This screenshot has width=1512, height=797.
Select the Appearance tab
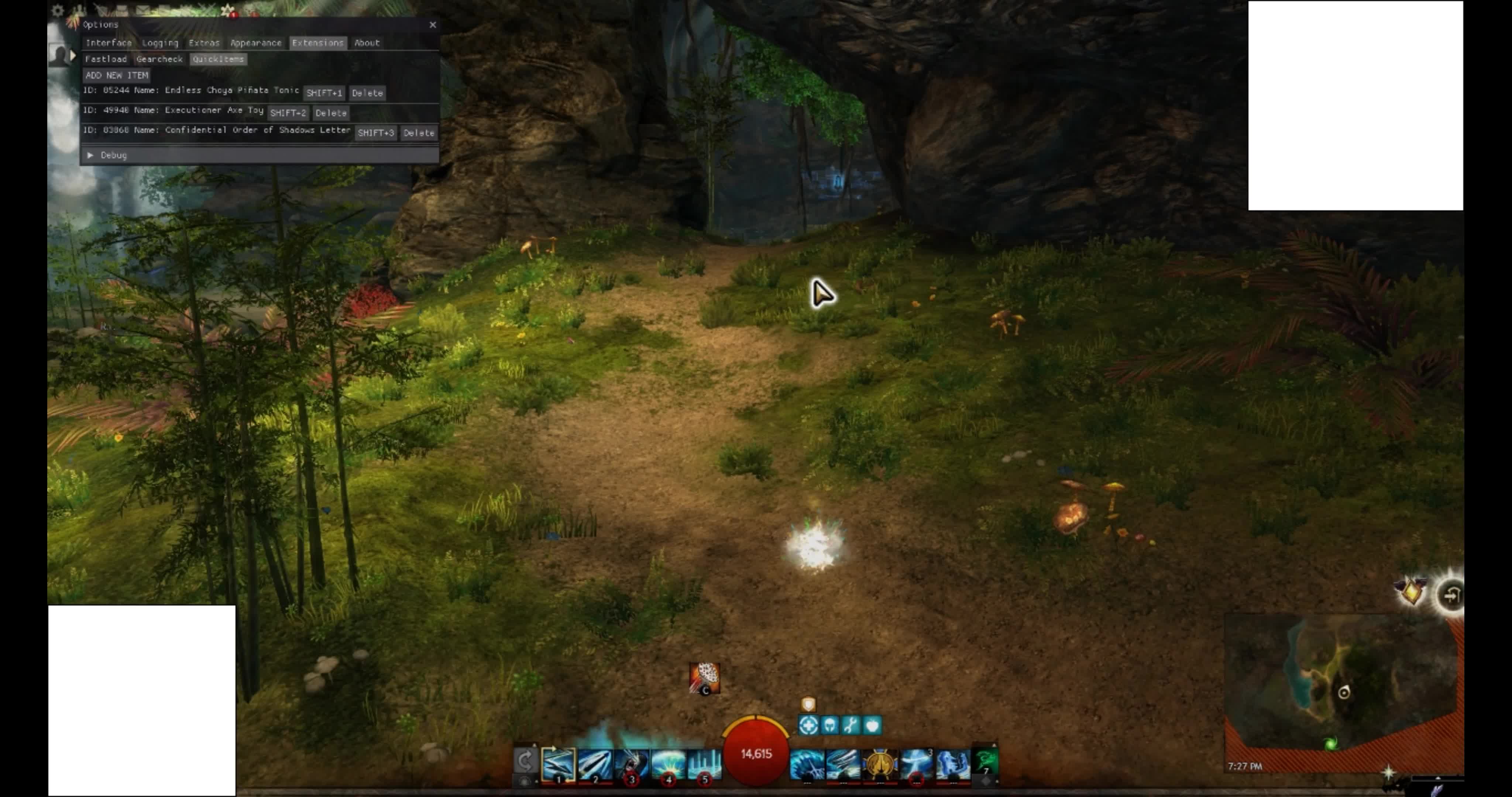point(255,43)
